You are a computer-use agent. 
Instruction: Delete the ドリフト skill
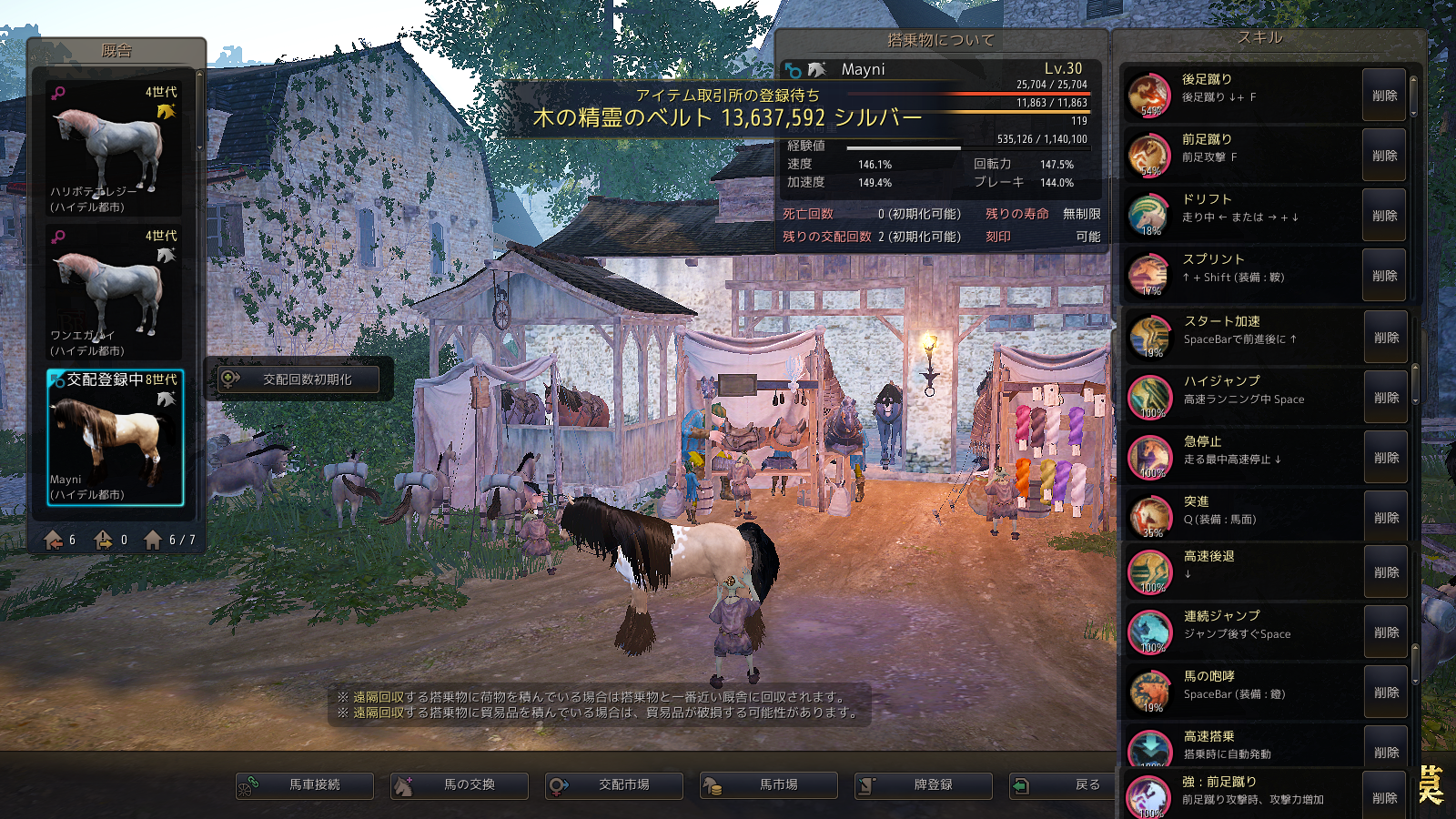pyautogui.click(x=1385, y=216)
